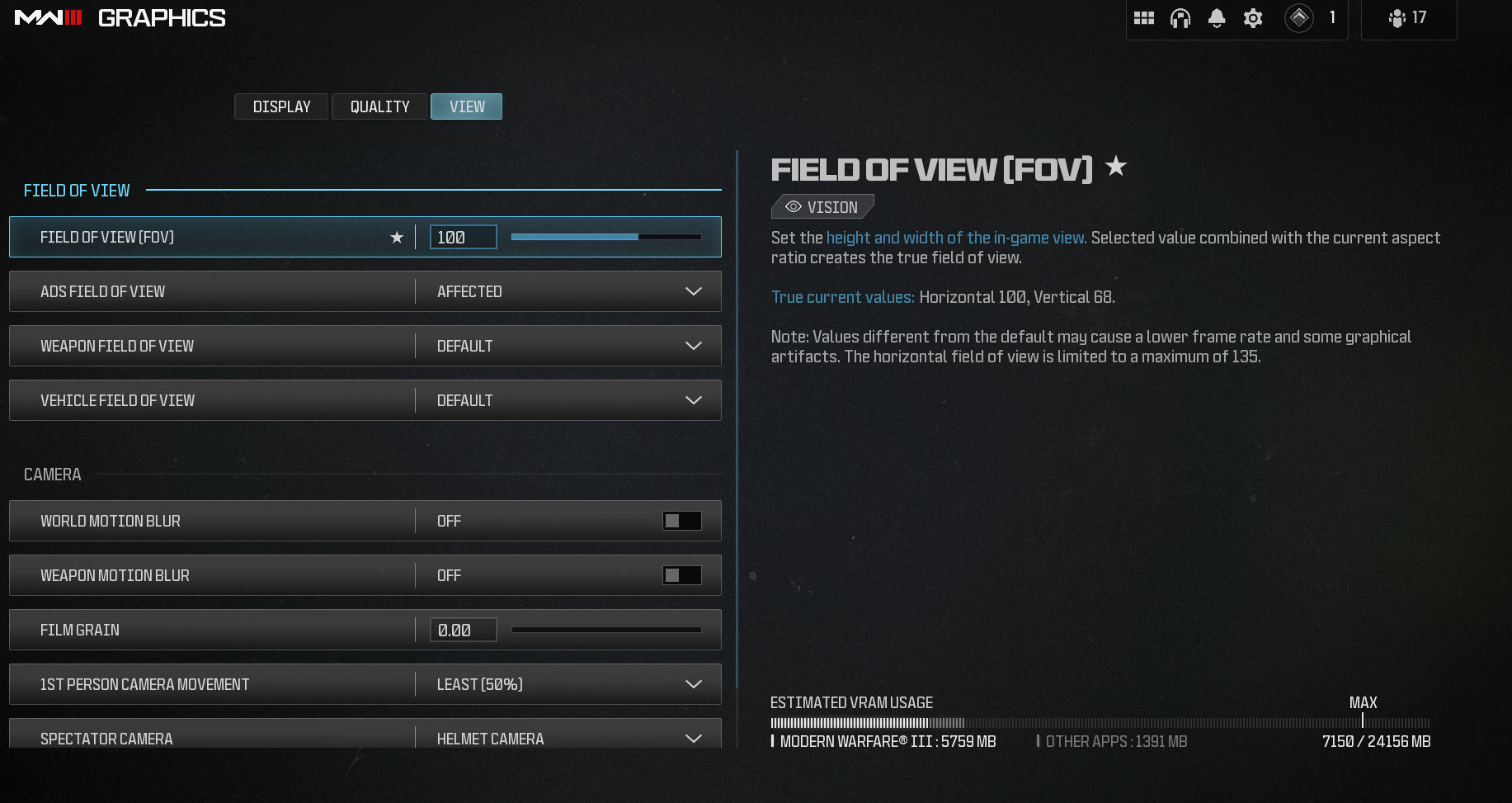Click the Film Grain value input field

462,630
